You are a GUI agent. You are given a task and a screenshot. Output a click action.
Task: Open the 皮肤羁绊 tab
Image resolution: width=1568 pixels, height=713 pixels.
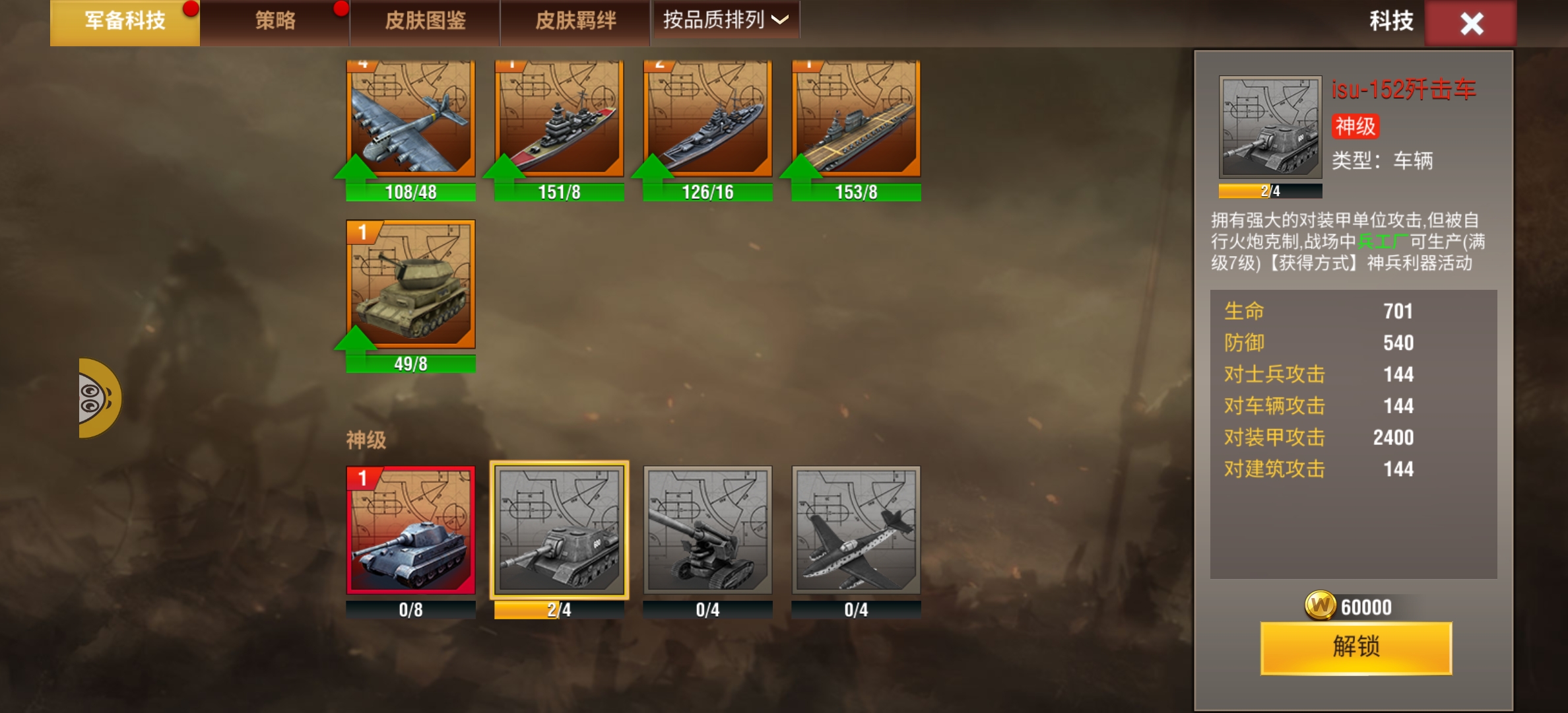(575, 22)
